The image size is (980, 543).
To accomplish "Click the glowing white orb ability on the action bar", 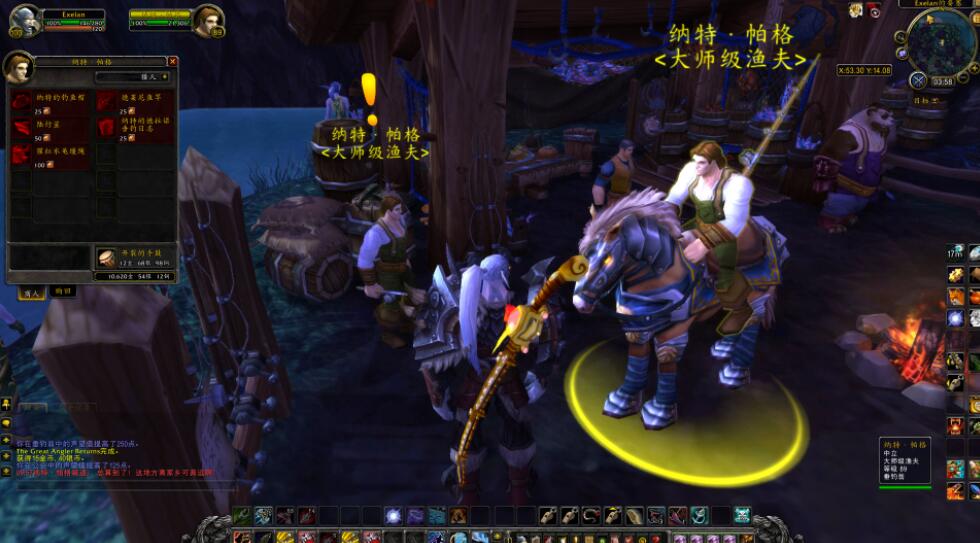I will (393, 515).
